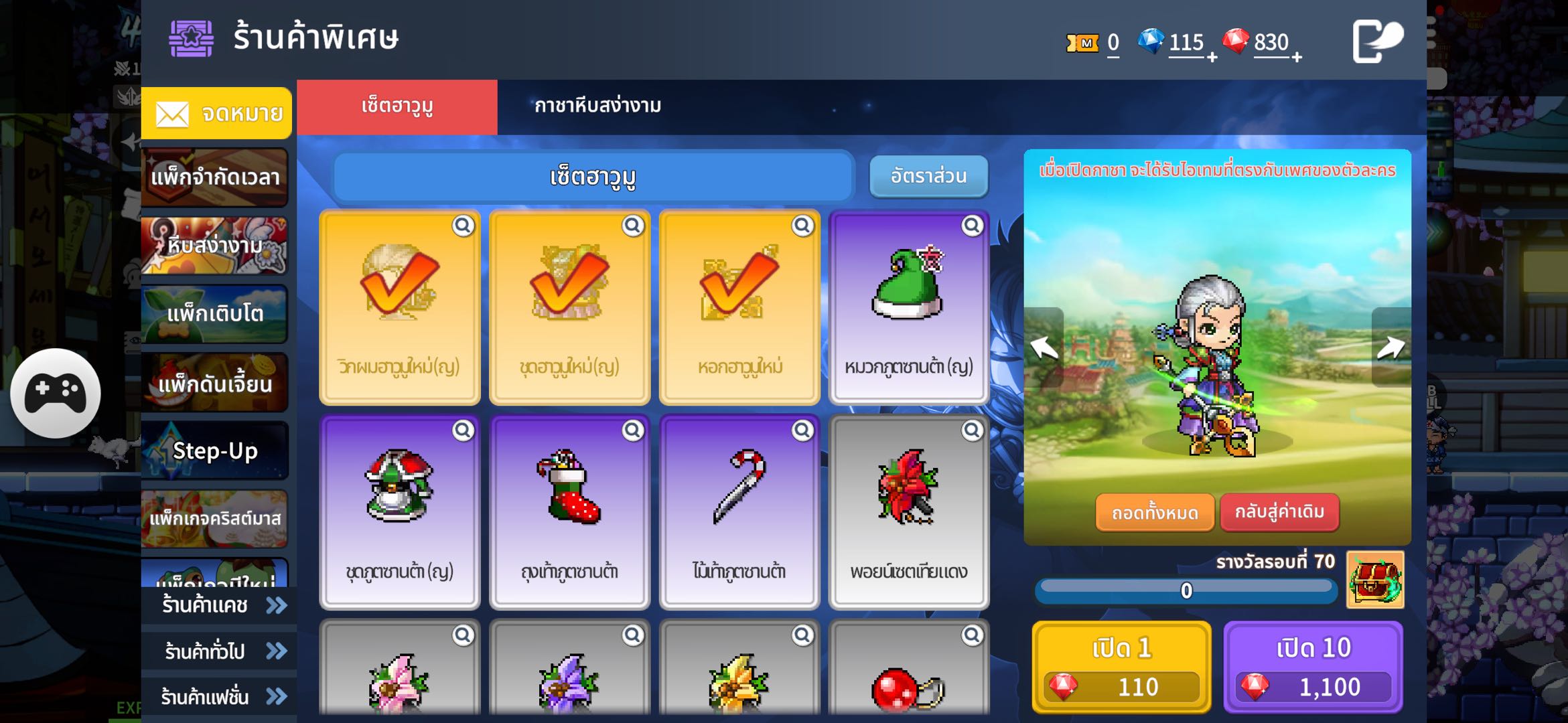
Task: Select the green Santa hat item card
Action: (908, 308)
